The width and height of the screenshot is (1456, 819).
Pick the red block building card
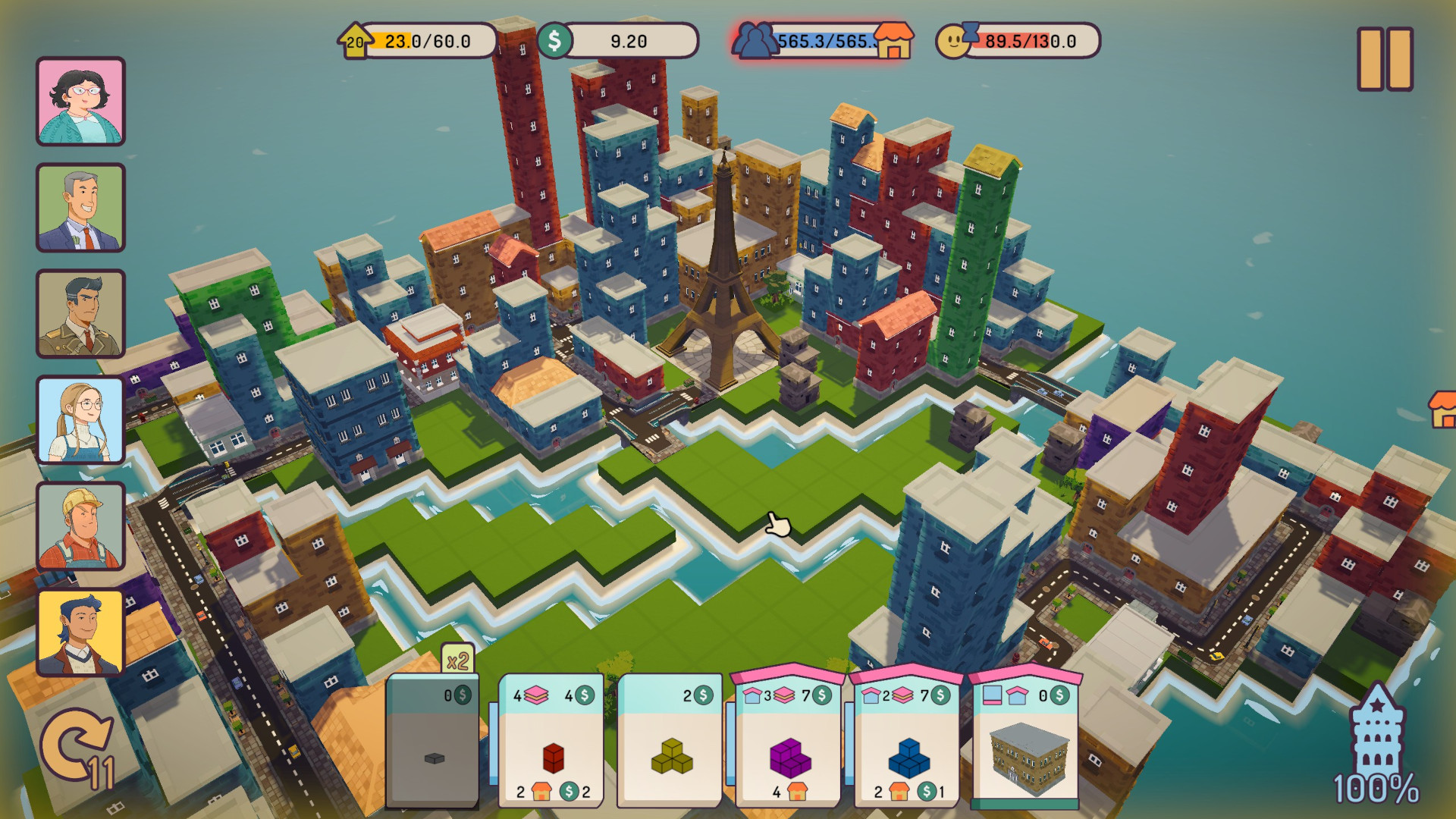(551, 739)
